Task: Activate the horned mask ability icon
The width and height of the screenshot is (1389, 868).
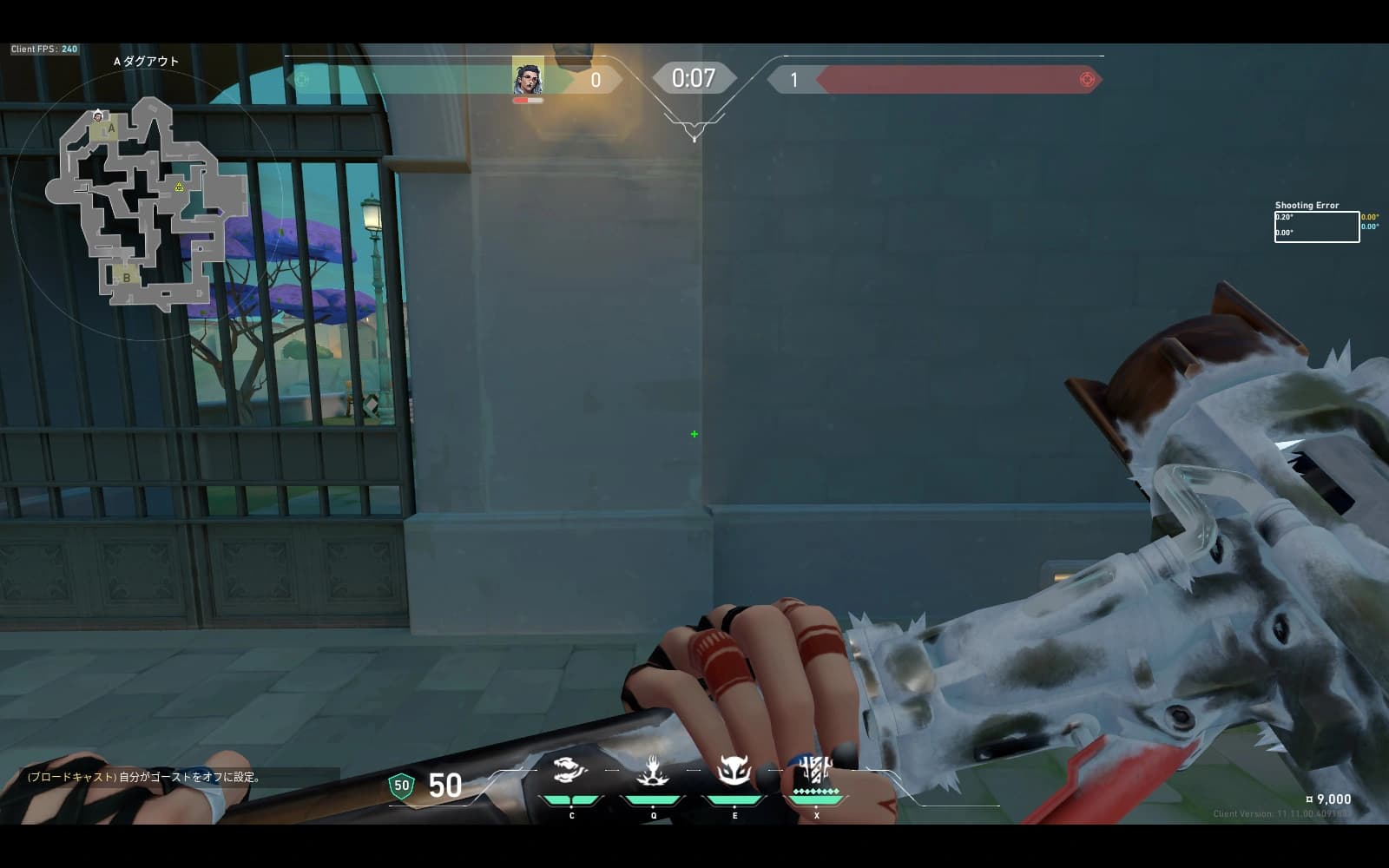Action: (734, 770)
